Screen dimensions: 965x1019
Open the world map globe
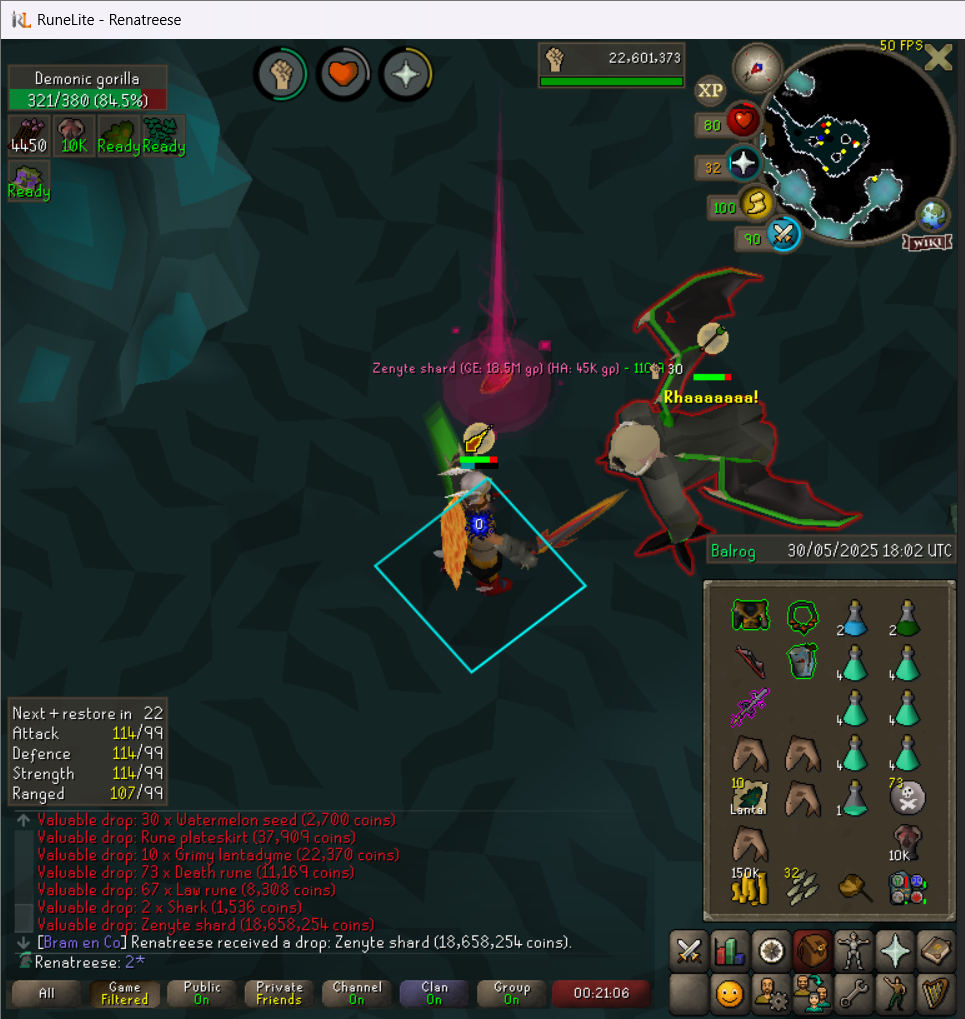coord(934,215)
